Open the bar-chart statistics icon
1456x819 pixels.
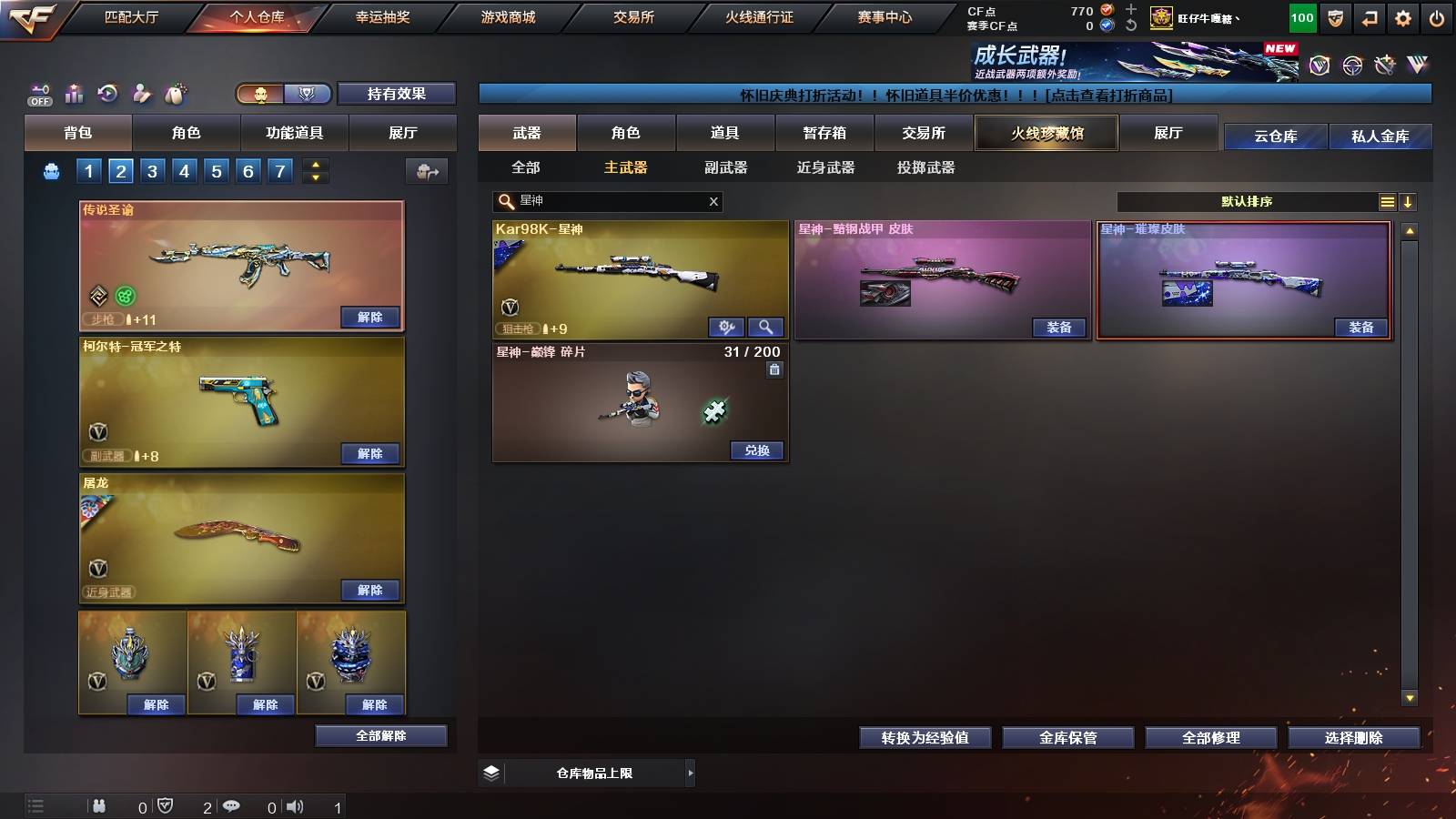(x=73, y=94)
